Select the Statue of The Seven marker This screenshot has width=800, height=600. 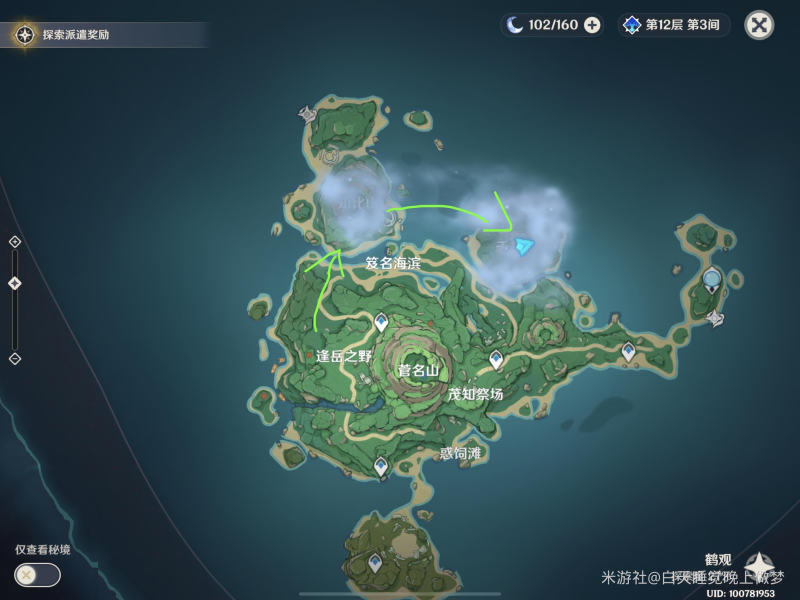pos(712,280)
